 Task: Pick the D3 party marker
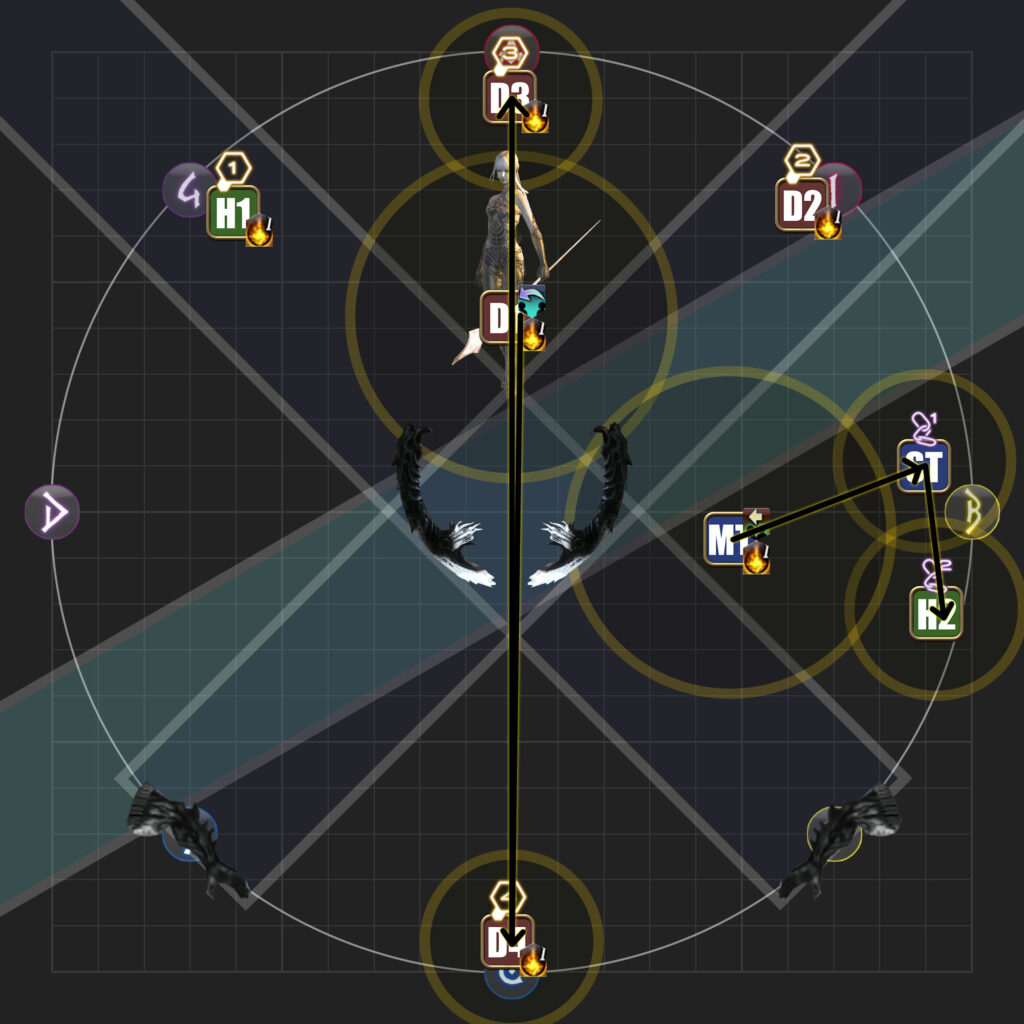tap(508, 97)
